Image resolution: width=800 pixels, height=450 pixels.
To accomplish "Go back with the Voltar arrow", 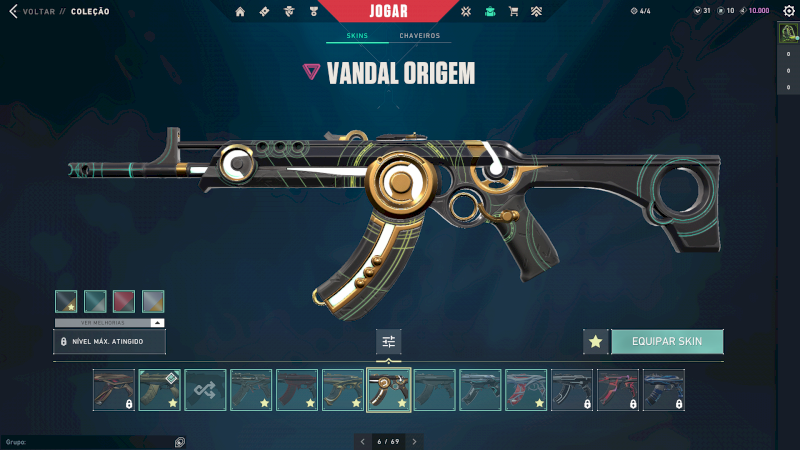I will tap(13, 12).
